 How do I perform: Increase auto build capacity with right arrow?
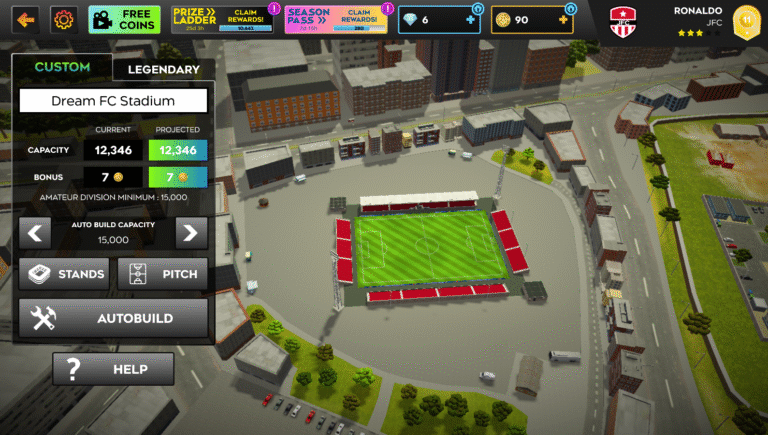pyautogui.click(x=191, y=234)
